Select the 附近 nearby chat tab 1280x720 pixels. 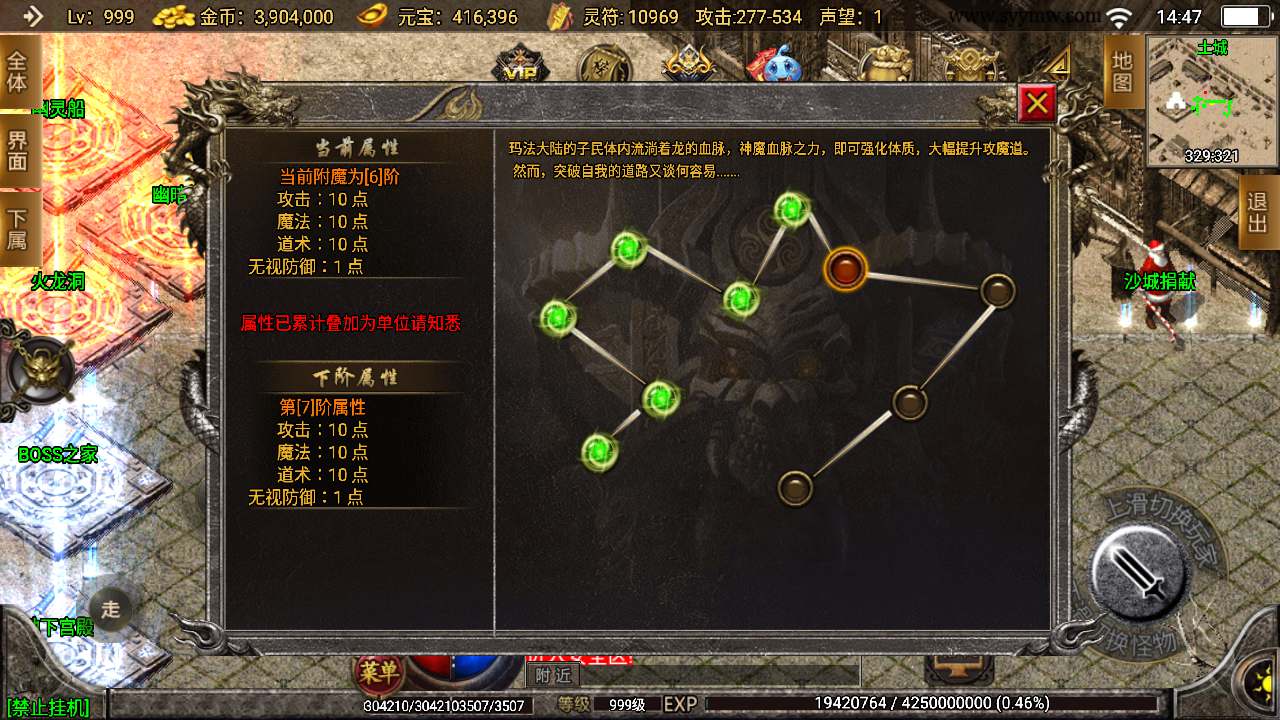pos(552,675)
